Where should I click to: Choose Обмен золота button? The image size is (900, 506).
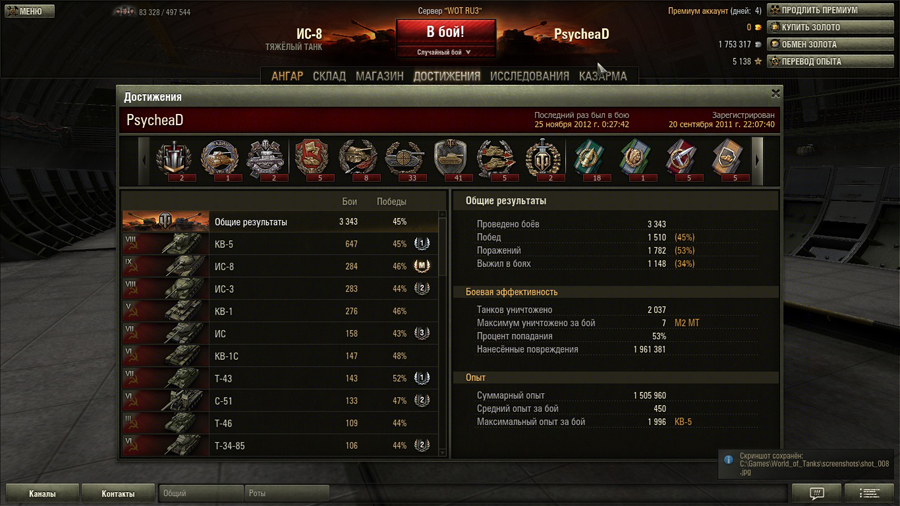(829, 44)
